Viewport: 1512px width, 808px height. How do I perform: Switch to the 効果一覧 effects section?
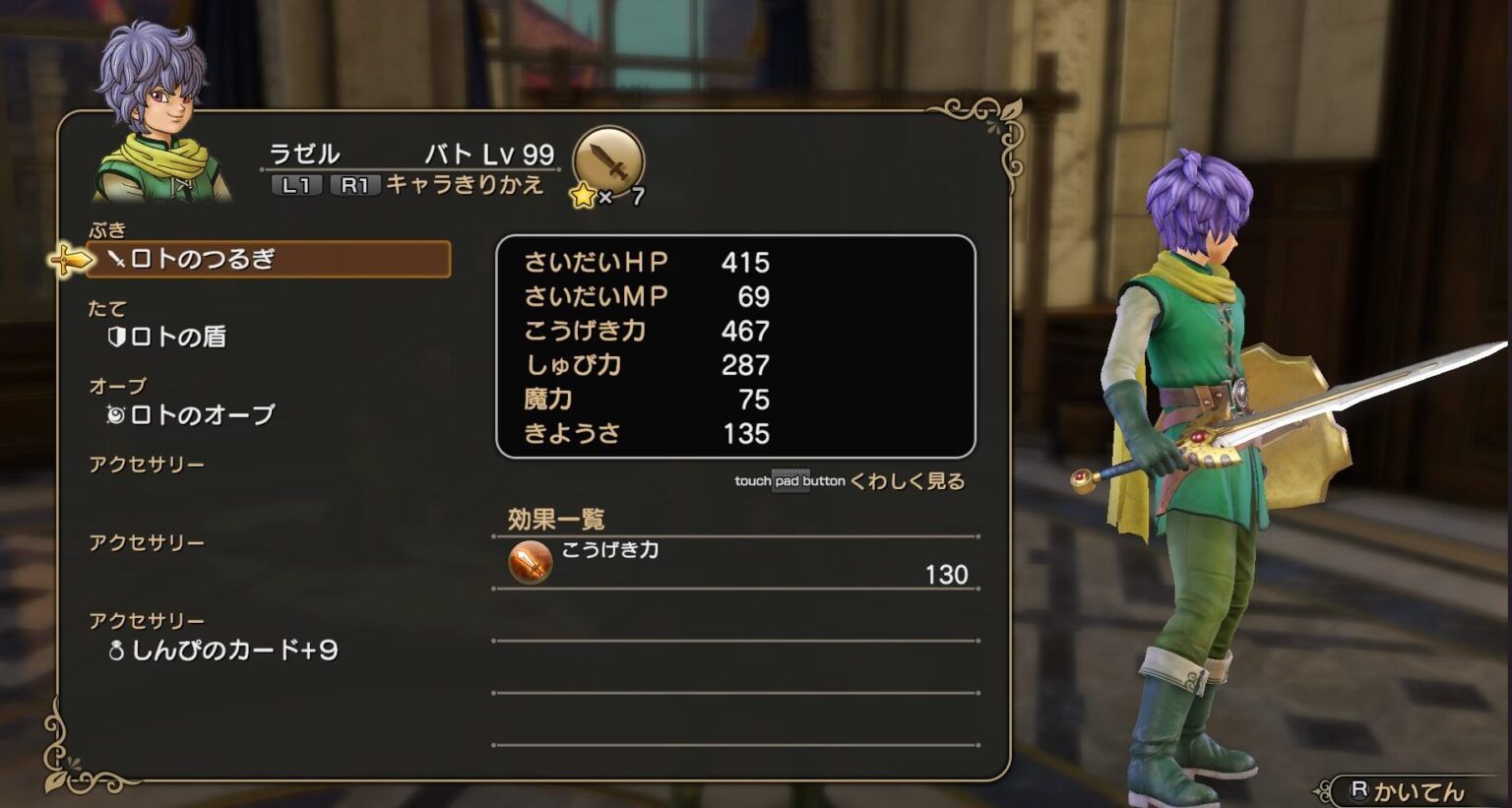[x=556, y=516]
